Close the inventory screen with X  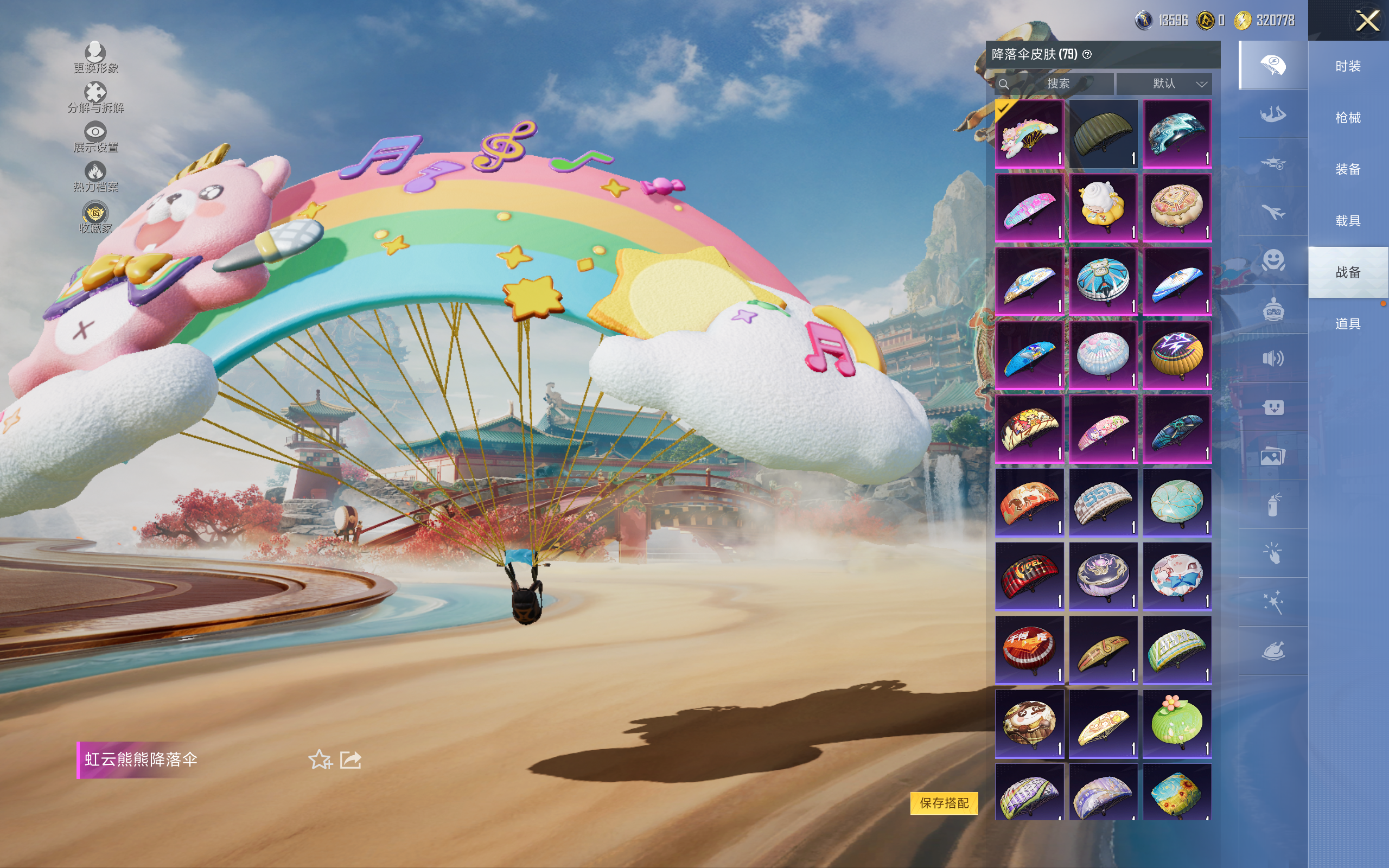pyautogui.click(x=1367, y=21)
